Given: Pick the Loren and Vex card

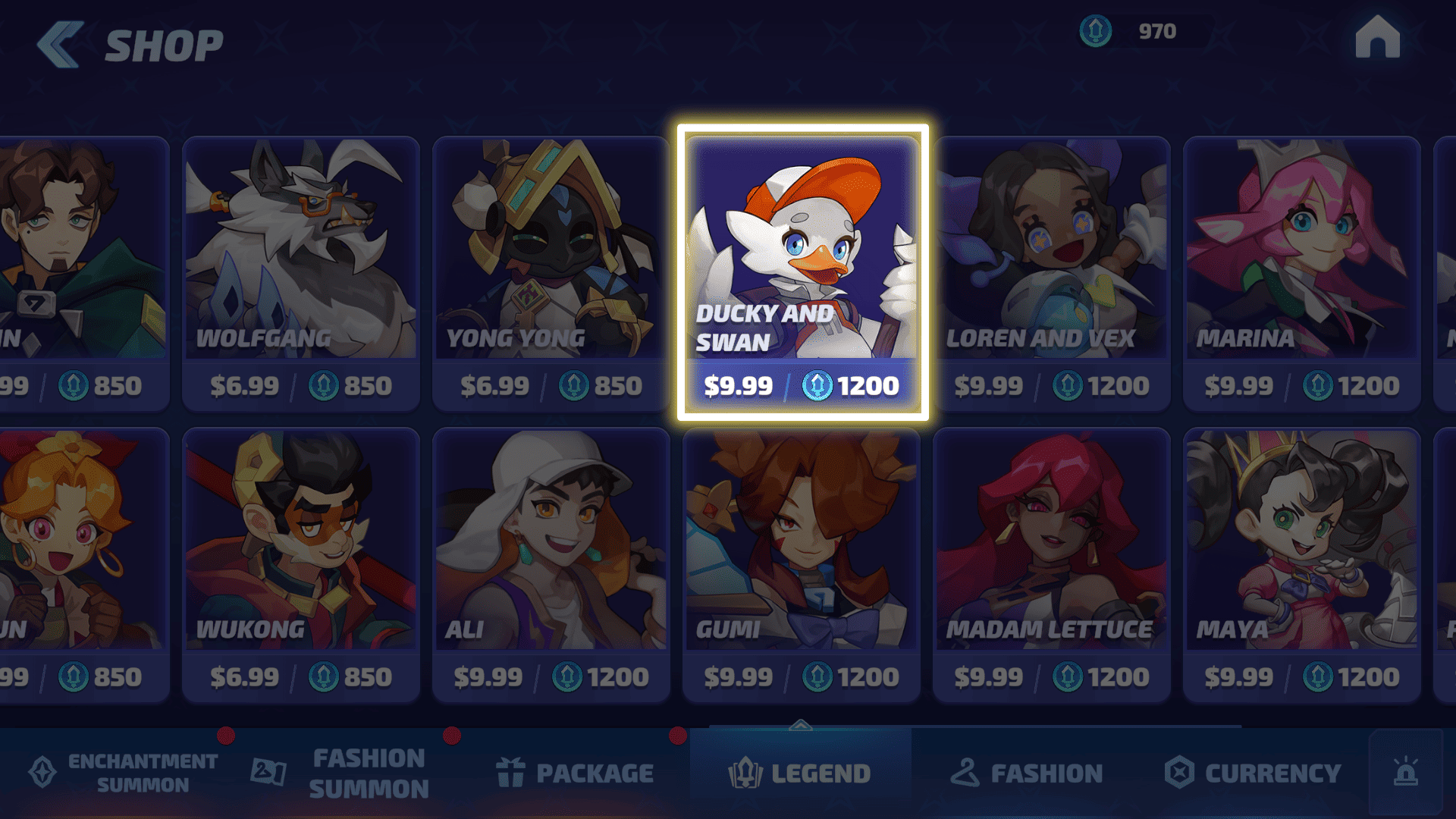Looking at the screenshot, I should click(1052, 273).
